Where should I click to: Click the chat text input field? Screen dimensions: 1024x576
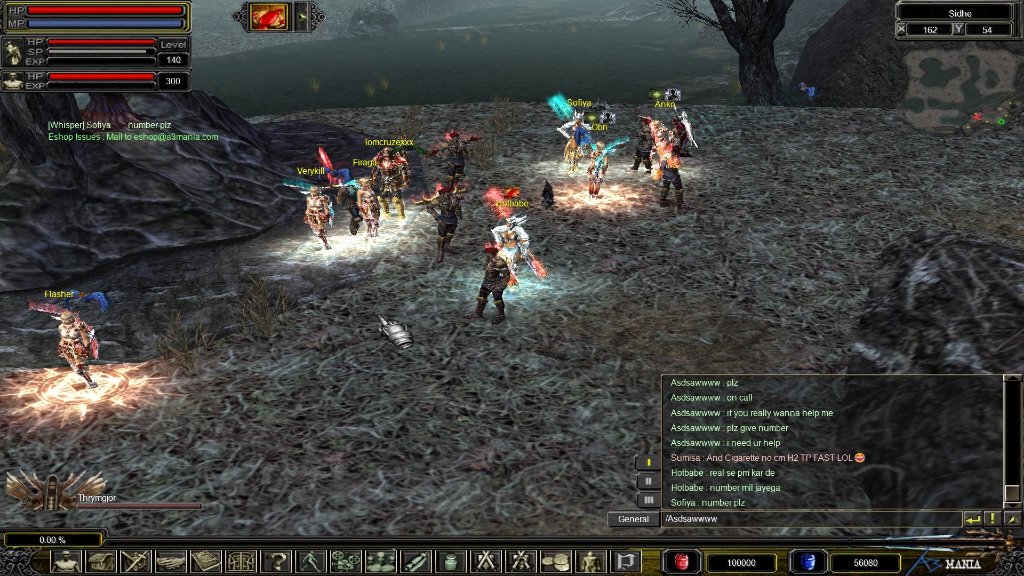click(810, 519)
